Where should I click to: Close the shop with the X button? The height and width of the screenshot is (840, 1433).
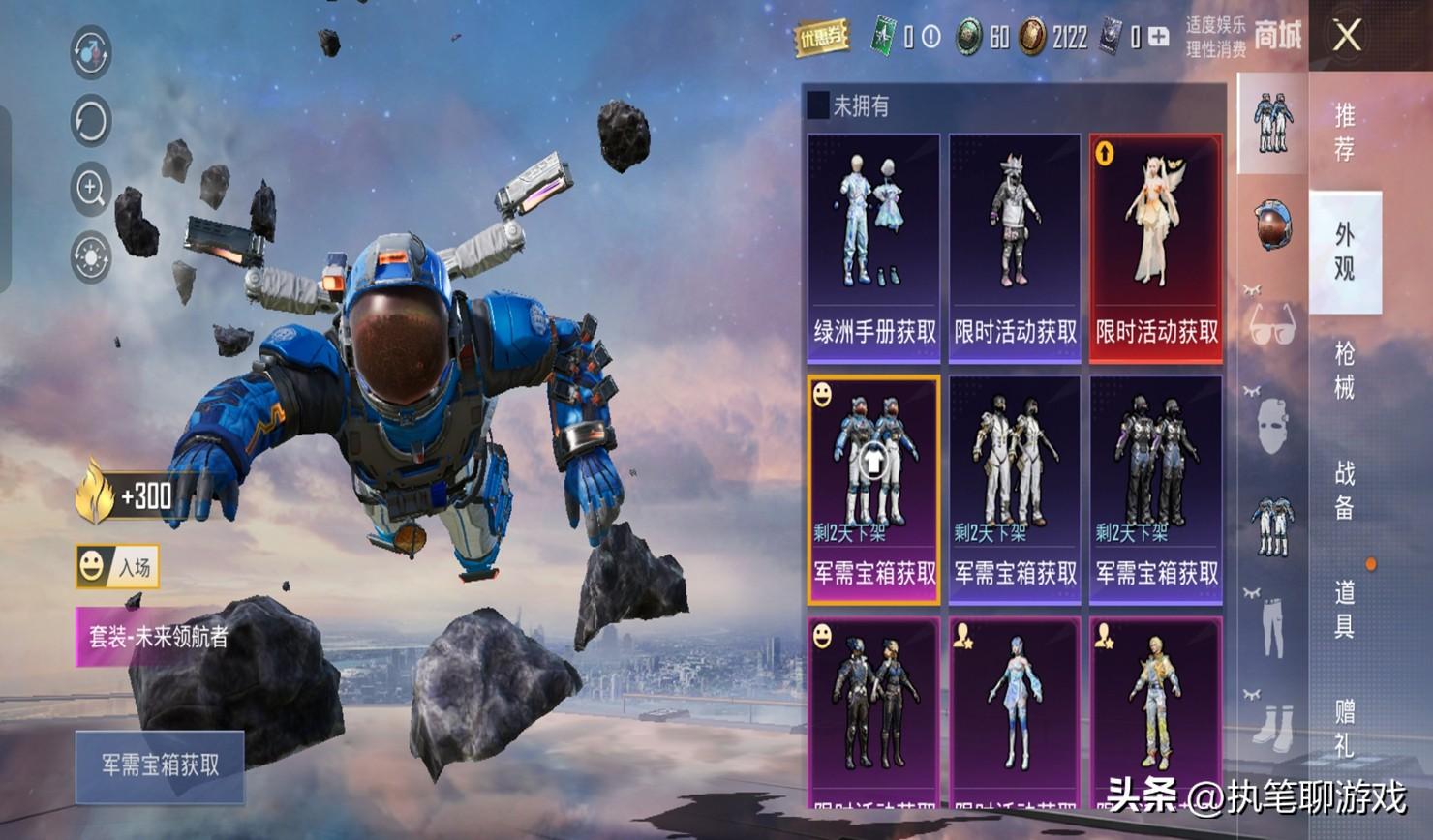(1347, 37)
